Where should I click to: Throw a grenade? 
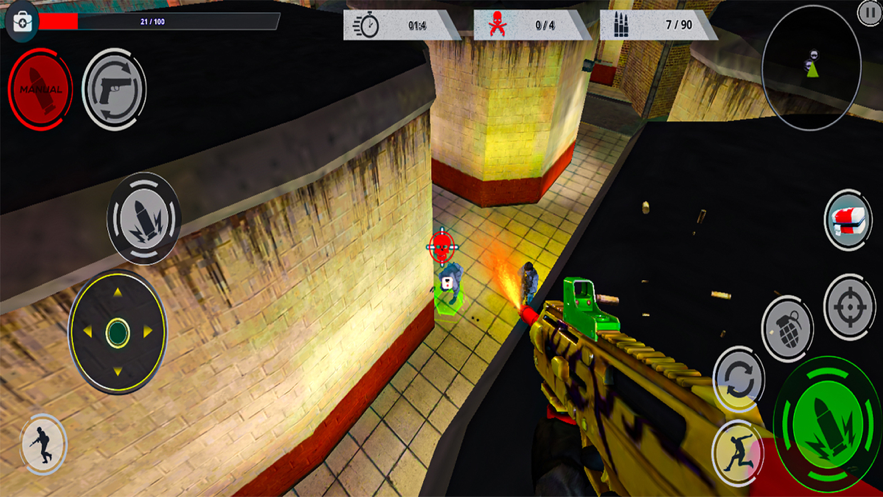pos(787,327)
